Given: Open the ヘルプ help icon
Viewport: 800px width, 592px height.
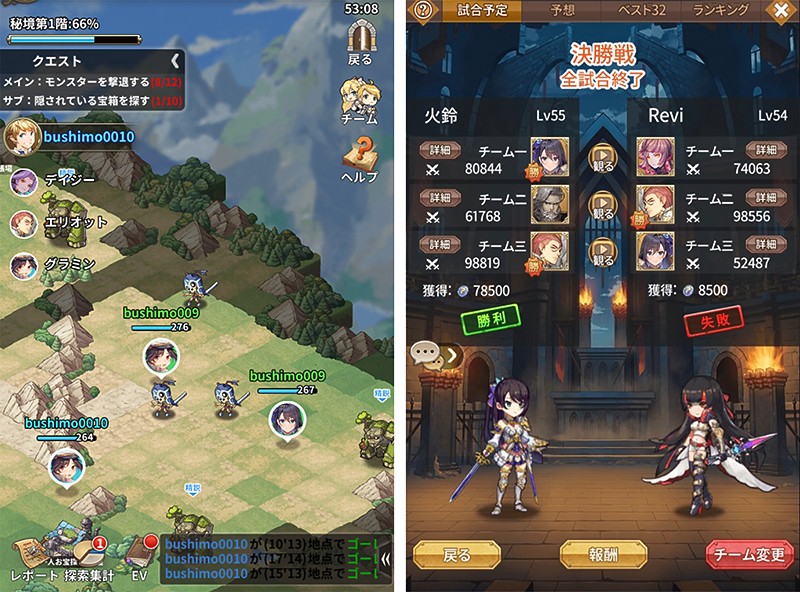Looking at the screenshot, I should click(x=360, y=155).
